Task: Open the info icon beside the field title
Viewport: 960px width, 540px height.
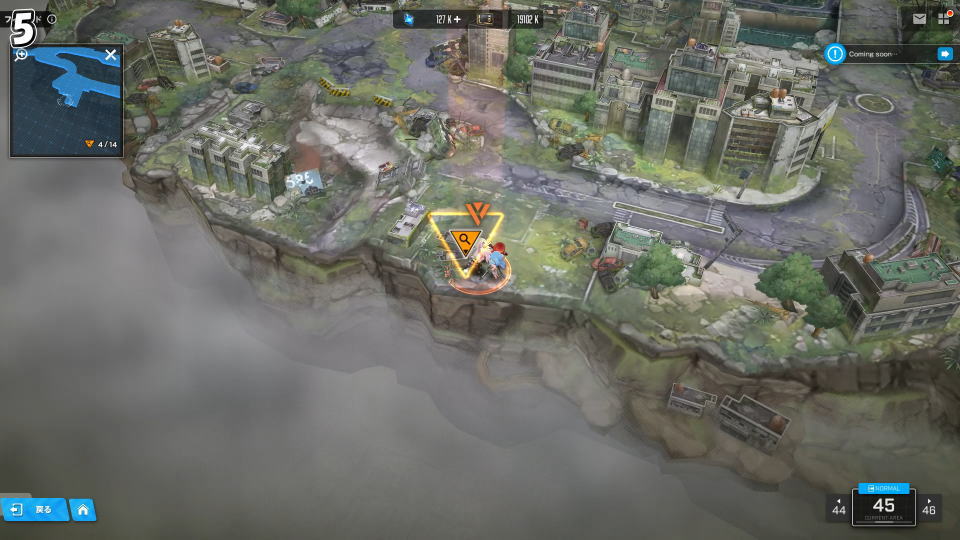Action: [x=52, y=19]
